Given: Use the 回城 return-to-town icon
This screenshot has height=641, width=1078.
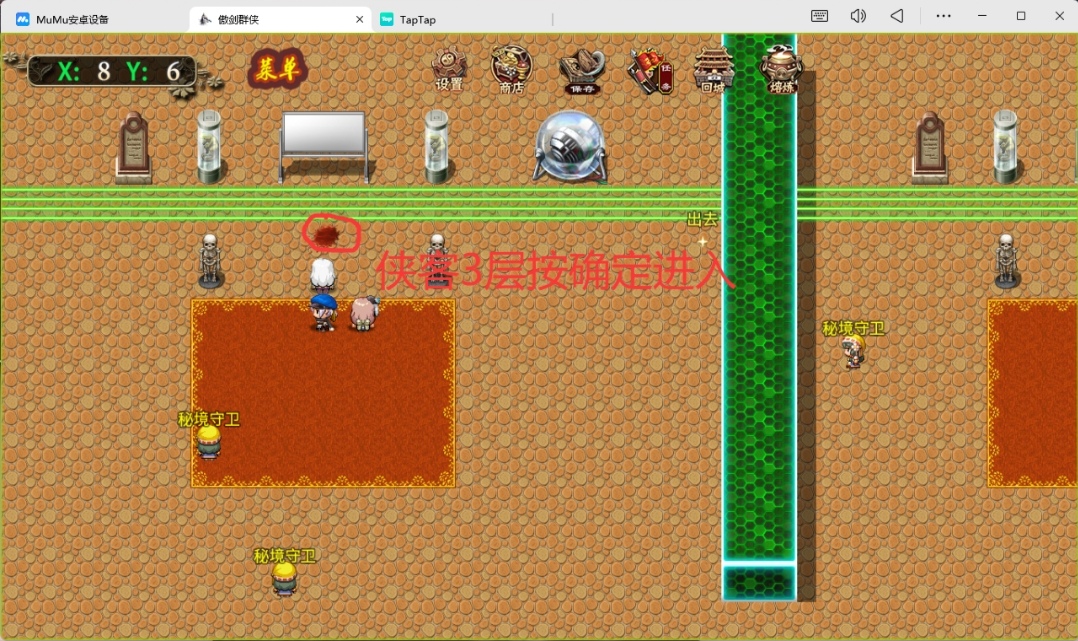Looking at the screenshot, I should [713, 69].
